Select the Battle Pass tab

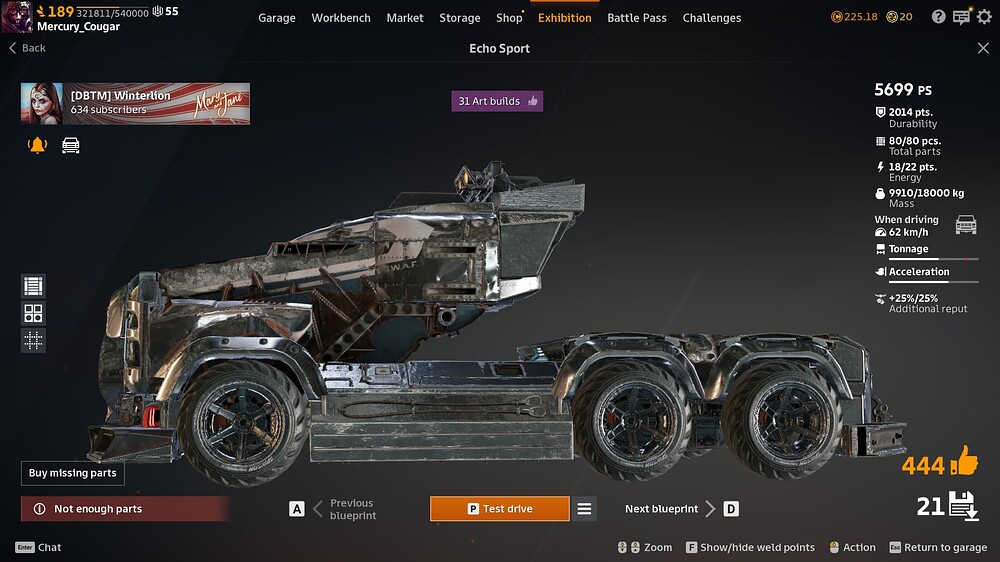pos(637,18)
